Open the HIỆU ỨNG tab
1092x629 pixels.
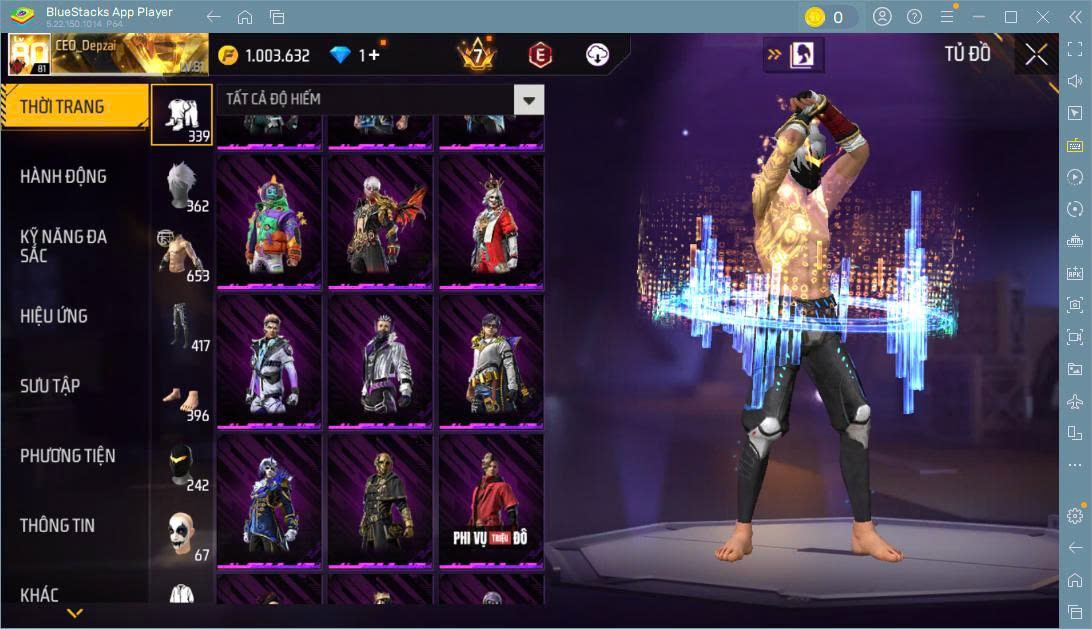point(54,316)
